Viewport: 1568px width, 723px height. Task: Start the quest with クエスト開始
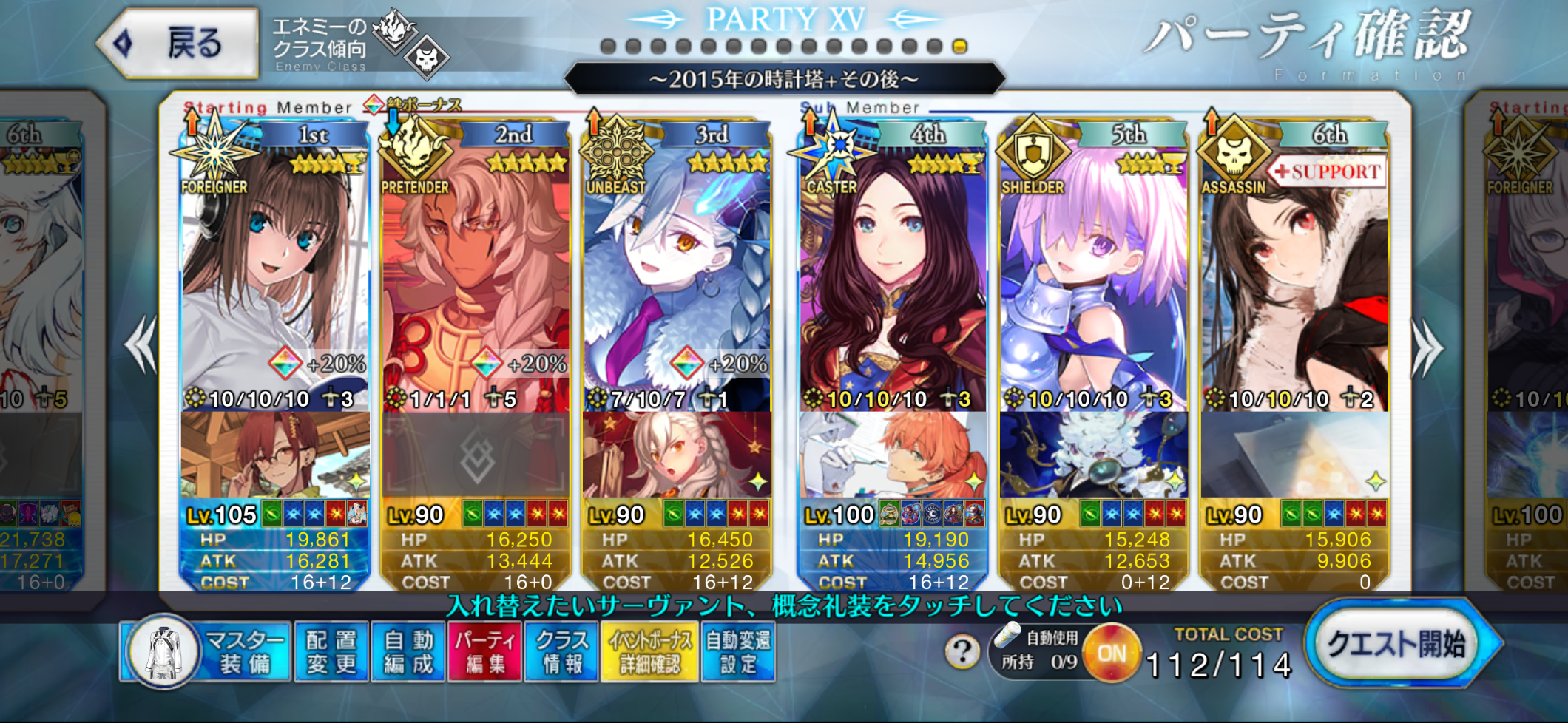click(x=1397, y=644)
